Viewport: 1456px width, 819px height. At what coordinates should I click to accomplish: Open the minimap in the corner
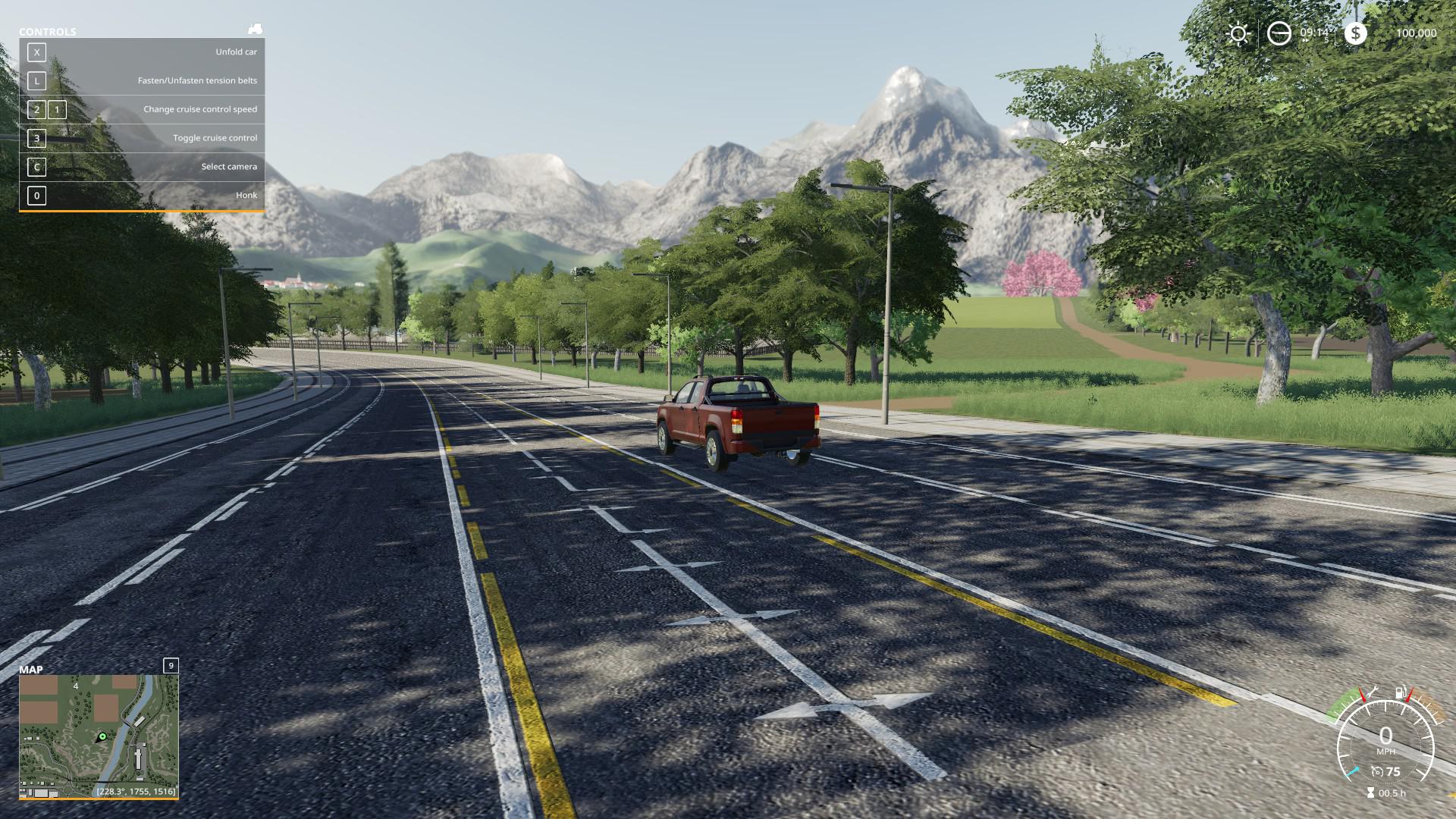tap(99, 735)
